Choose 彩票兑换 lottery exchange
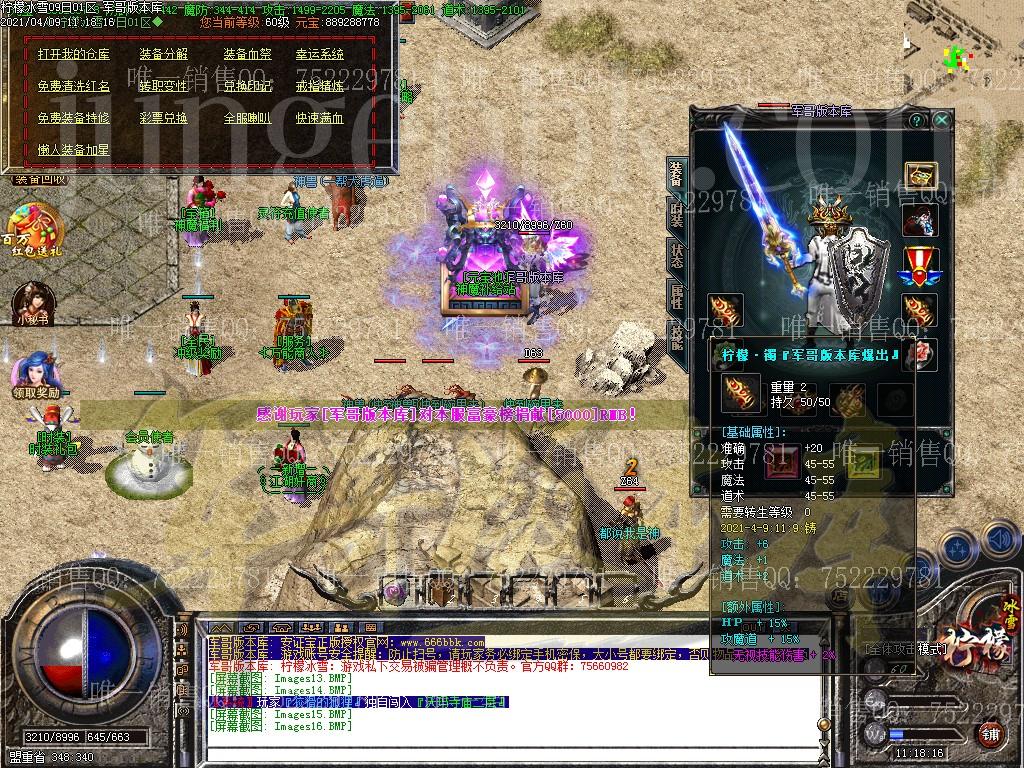1024x768 pixels. click(163, 118)
